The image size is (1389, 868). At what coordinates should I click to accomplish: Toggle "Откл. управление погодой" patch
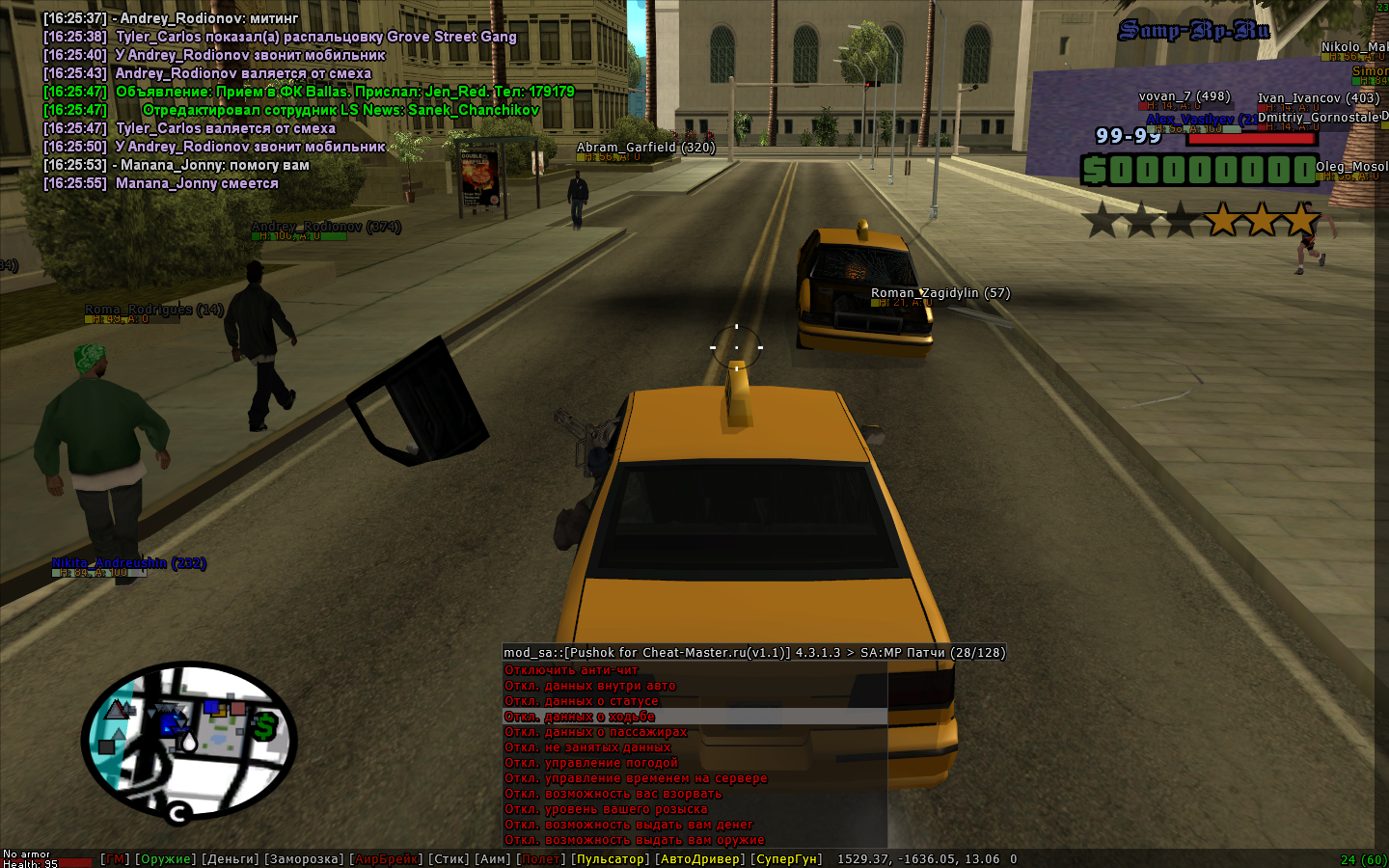coord(591,763)
